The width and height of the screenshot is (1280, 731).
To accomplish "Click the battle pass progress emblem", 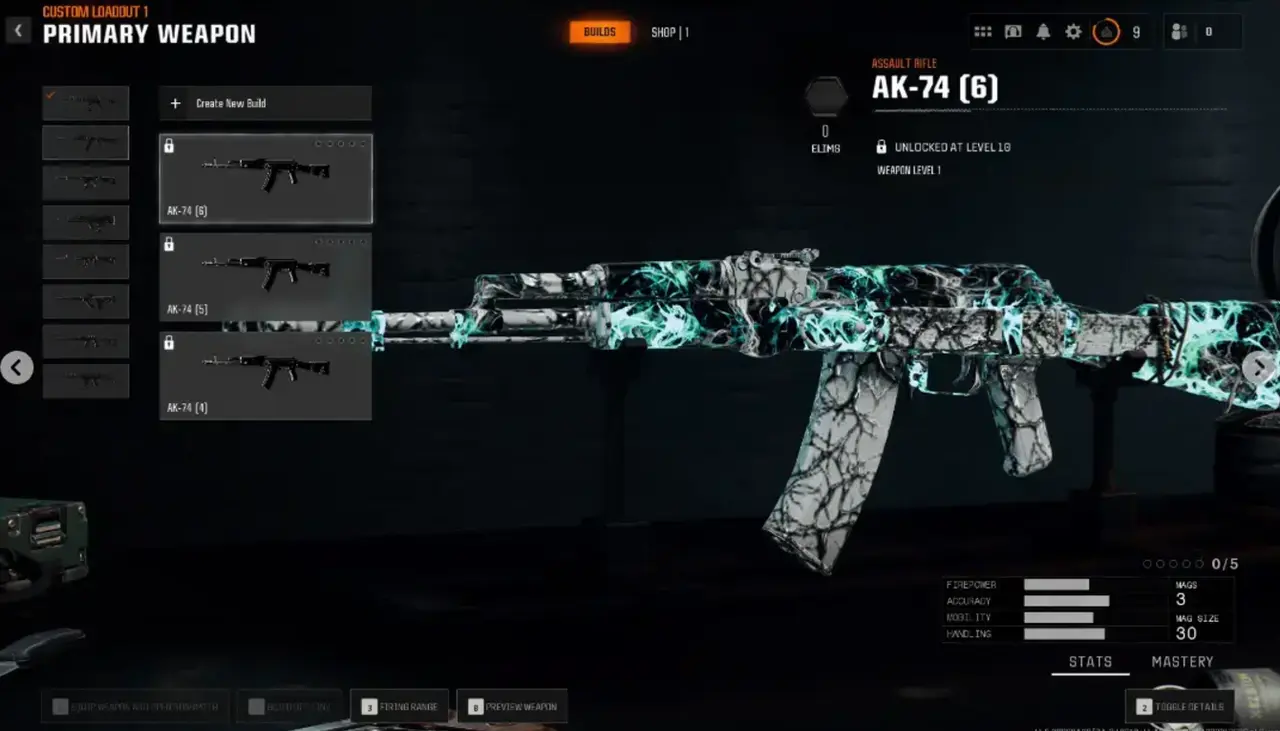I will (1106, 31).
